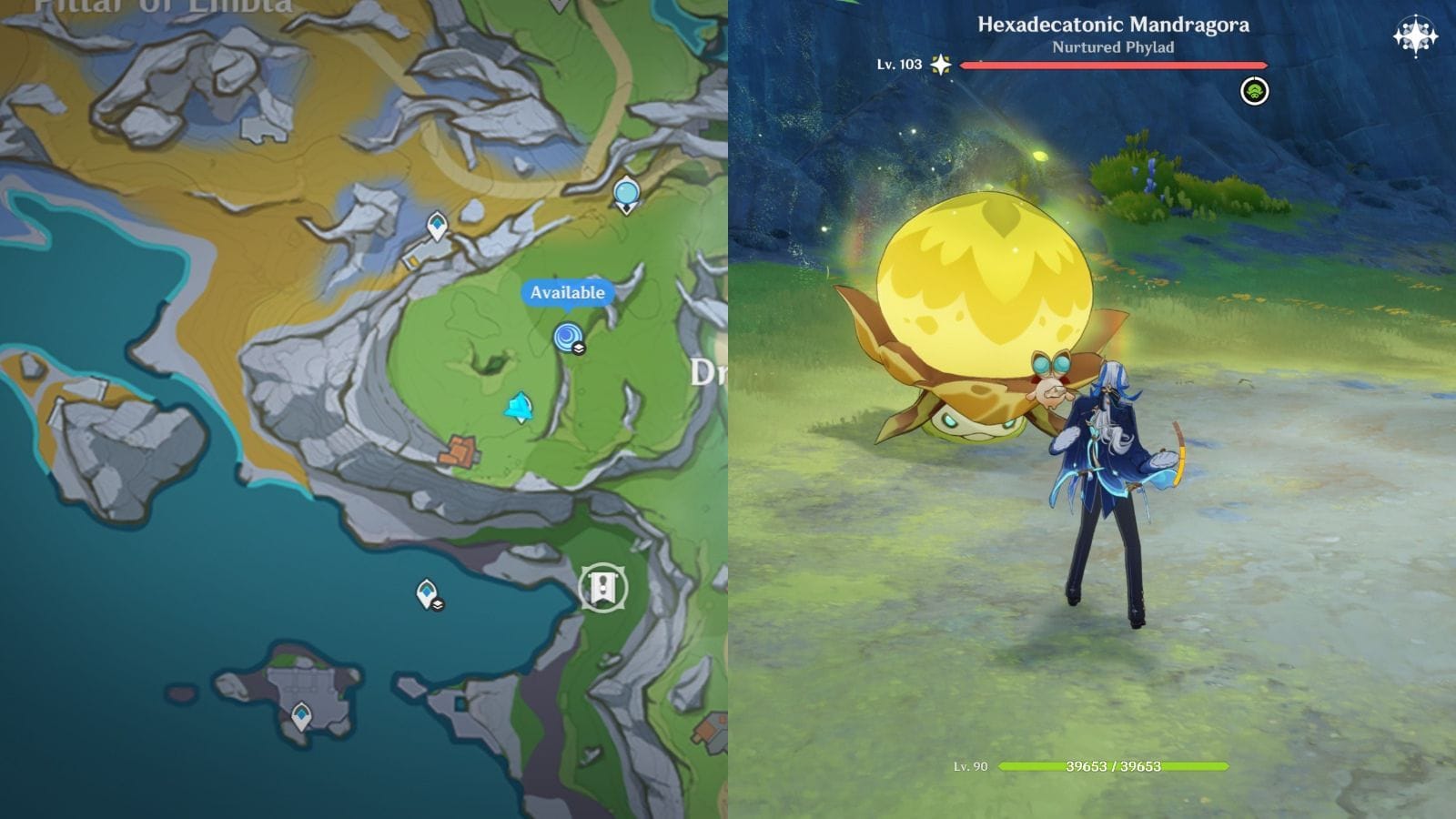
Task: Select the "Available" label bubble
Action: tap(567, 293)
